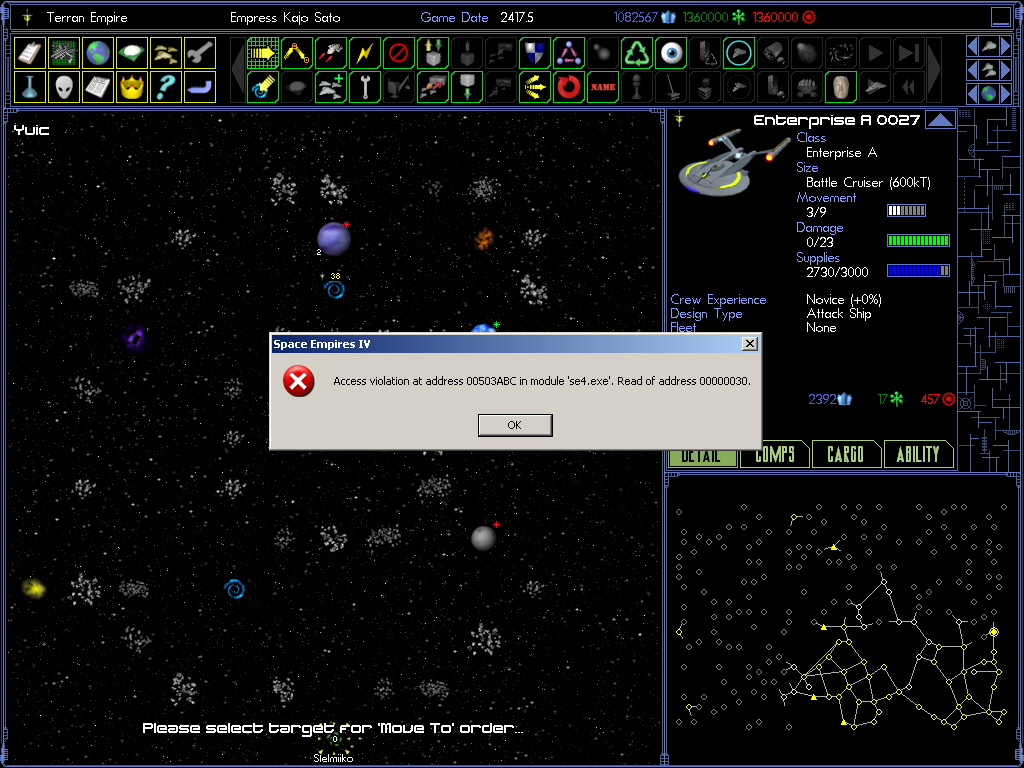Click the red NAME button
The image size is (1024, 768).
pyautogui.click(x=603, y=87)
